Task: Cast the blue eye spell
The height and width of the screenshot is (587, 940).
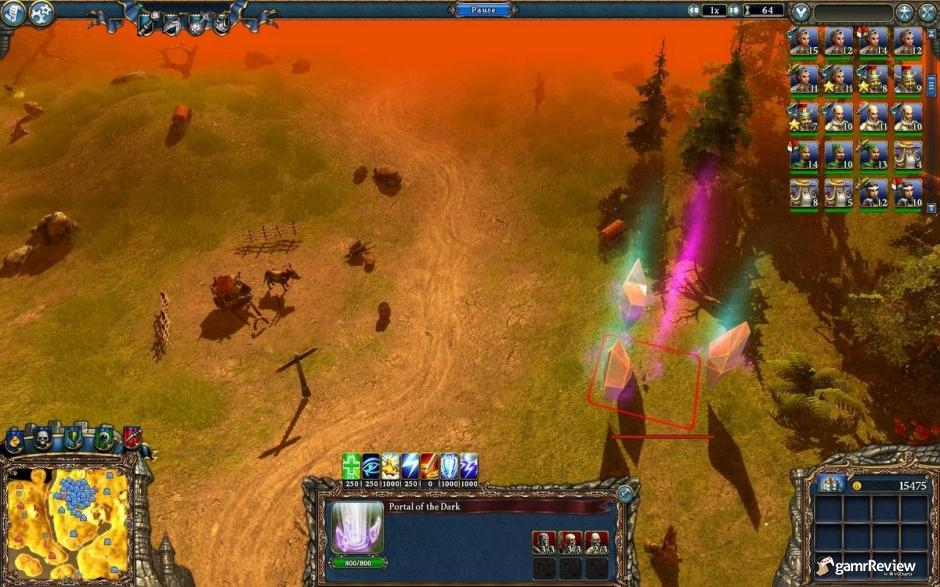Action: click(x=371, y=465)
